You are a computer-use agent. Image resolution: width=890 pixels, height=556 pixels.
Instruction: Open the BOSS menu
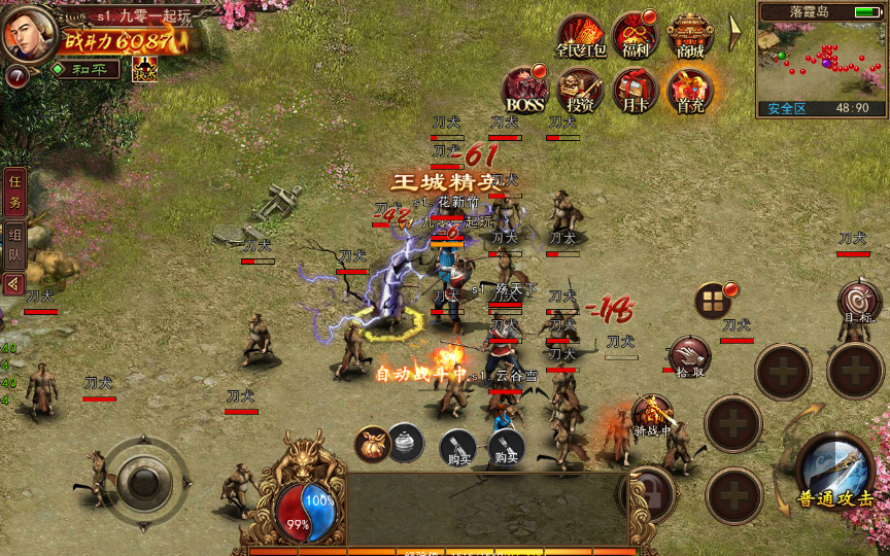pos(524,89)
